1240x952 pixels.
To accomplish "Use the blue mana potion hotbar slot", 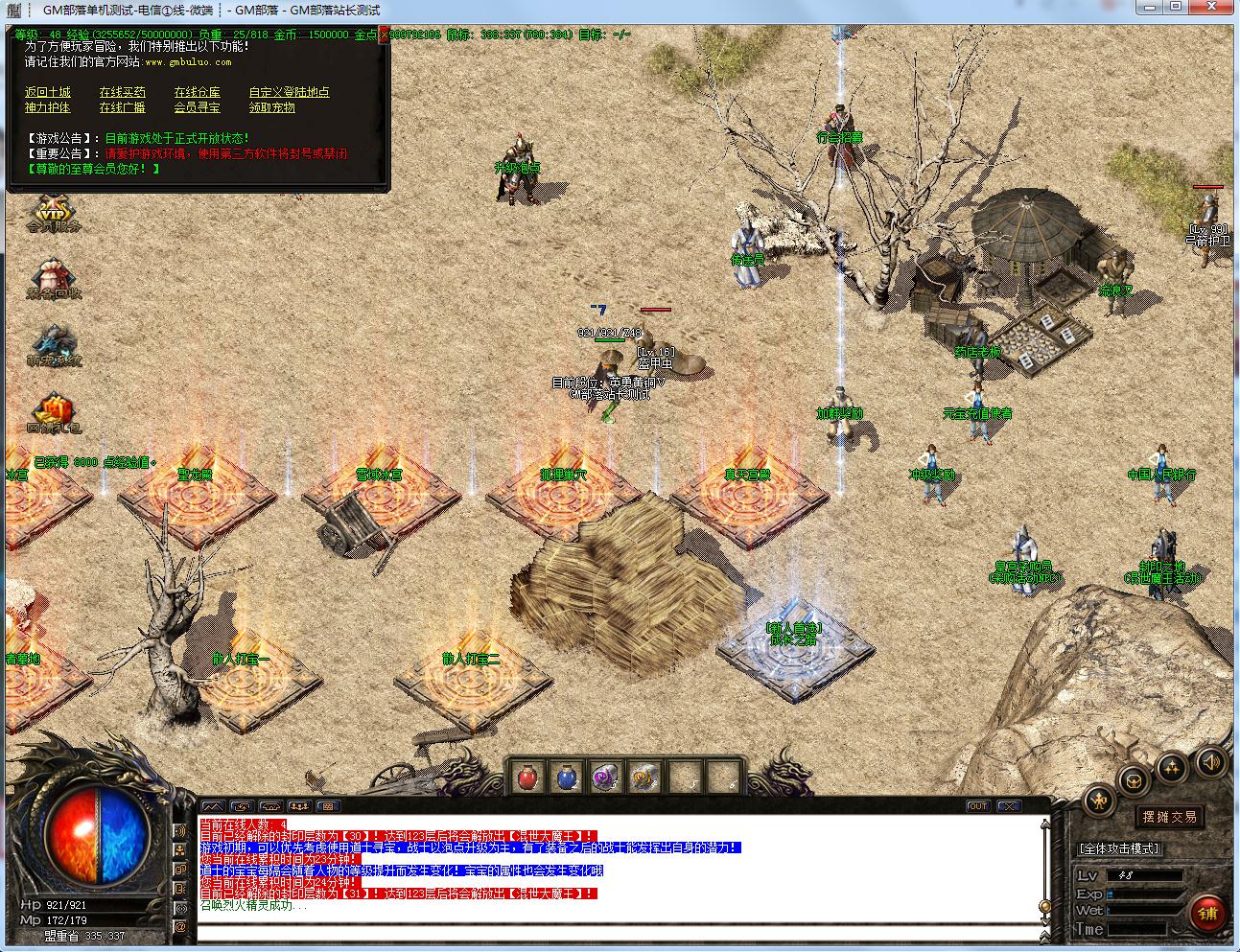I will (x=567, y=778).
